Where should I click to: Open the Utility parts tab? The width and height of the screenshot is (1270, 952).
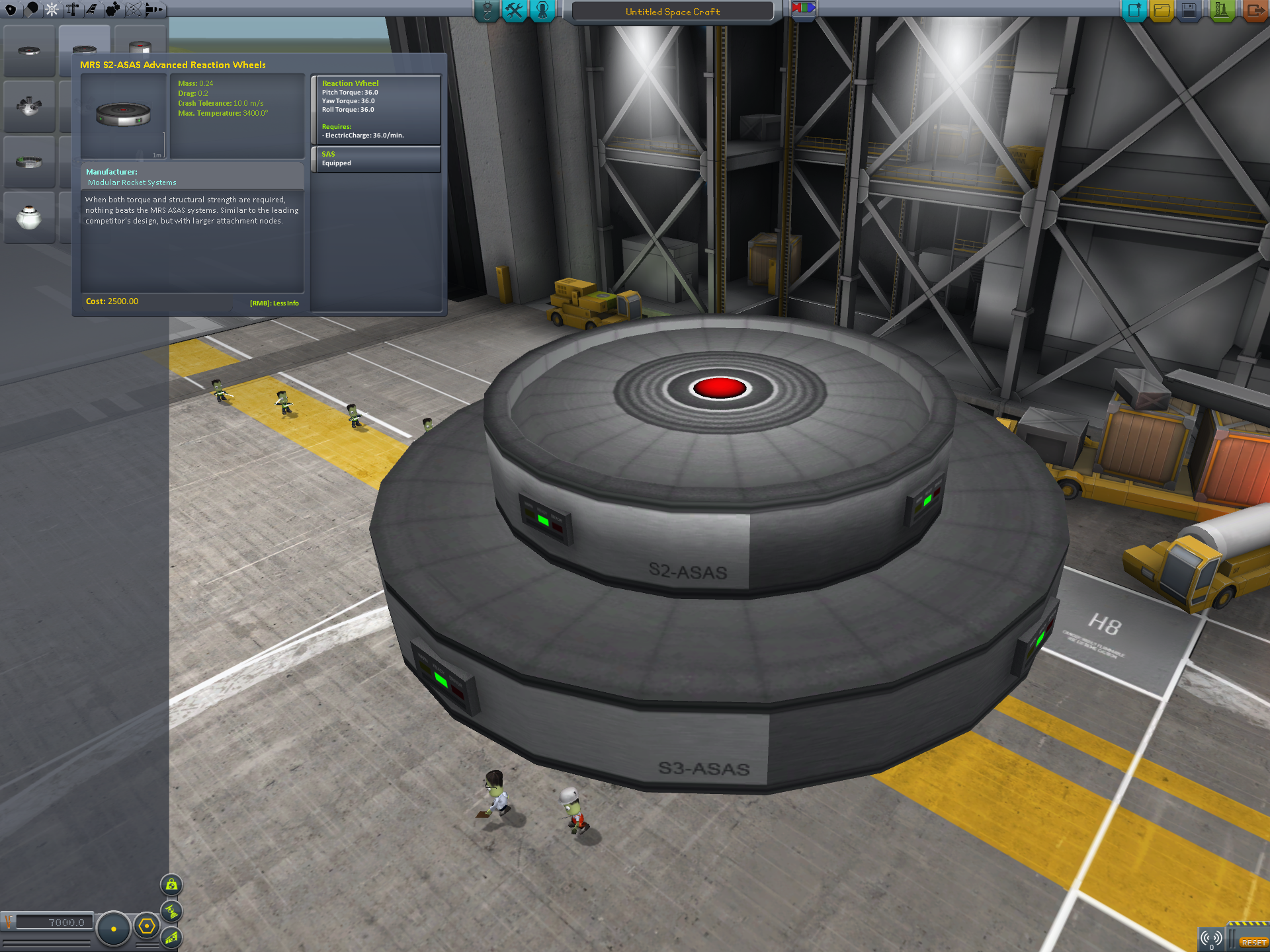[112, 9]
